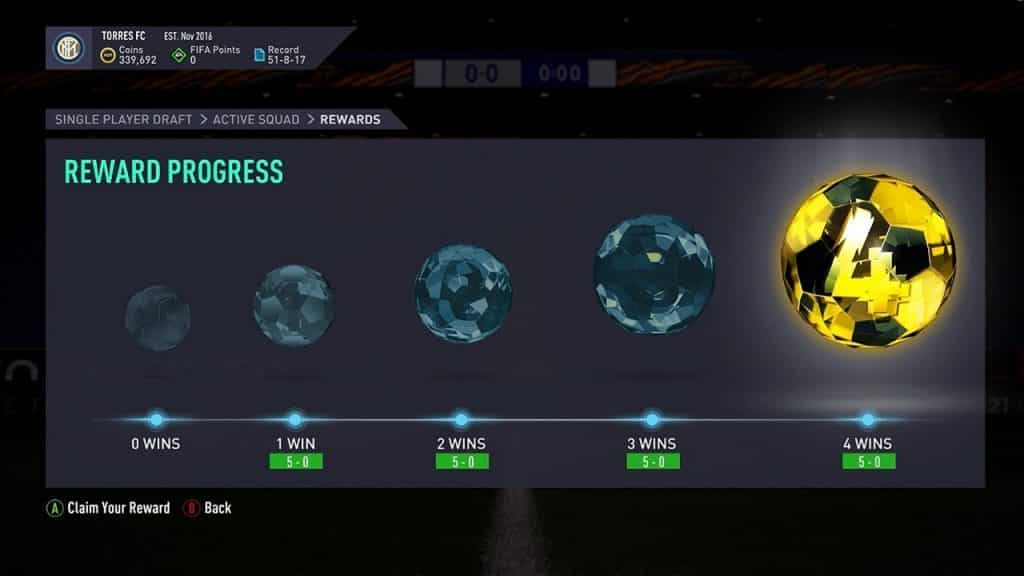The width and height of the screenshot is (1024, 576).
Task: Select the 1 win reward ball
Action: (294, 305)
